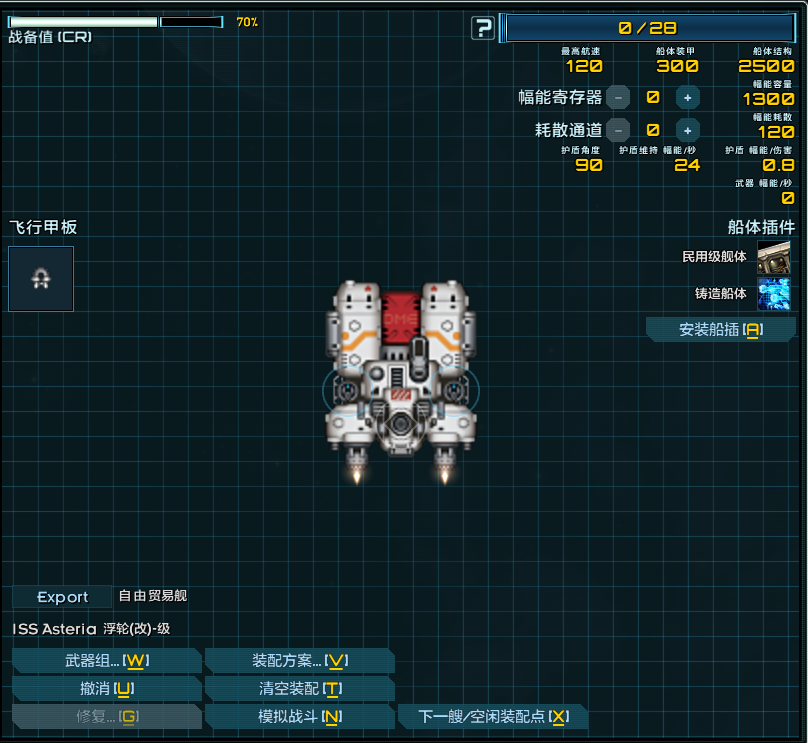Viewport: 808px width, 743px height.
Task: Add a 耗散通道 with the plus button
Action: point(687,129)
